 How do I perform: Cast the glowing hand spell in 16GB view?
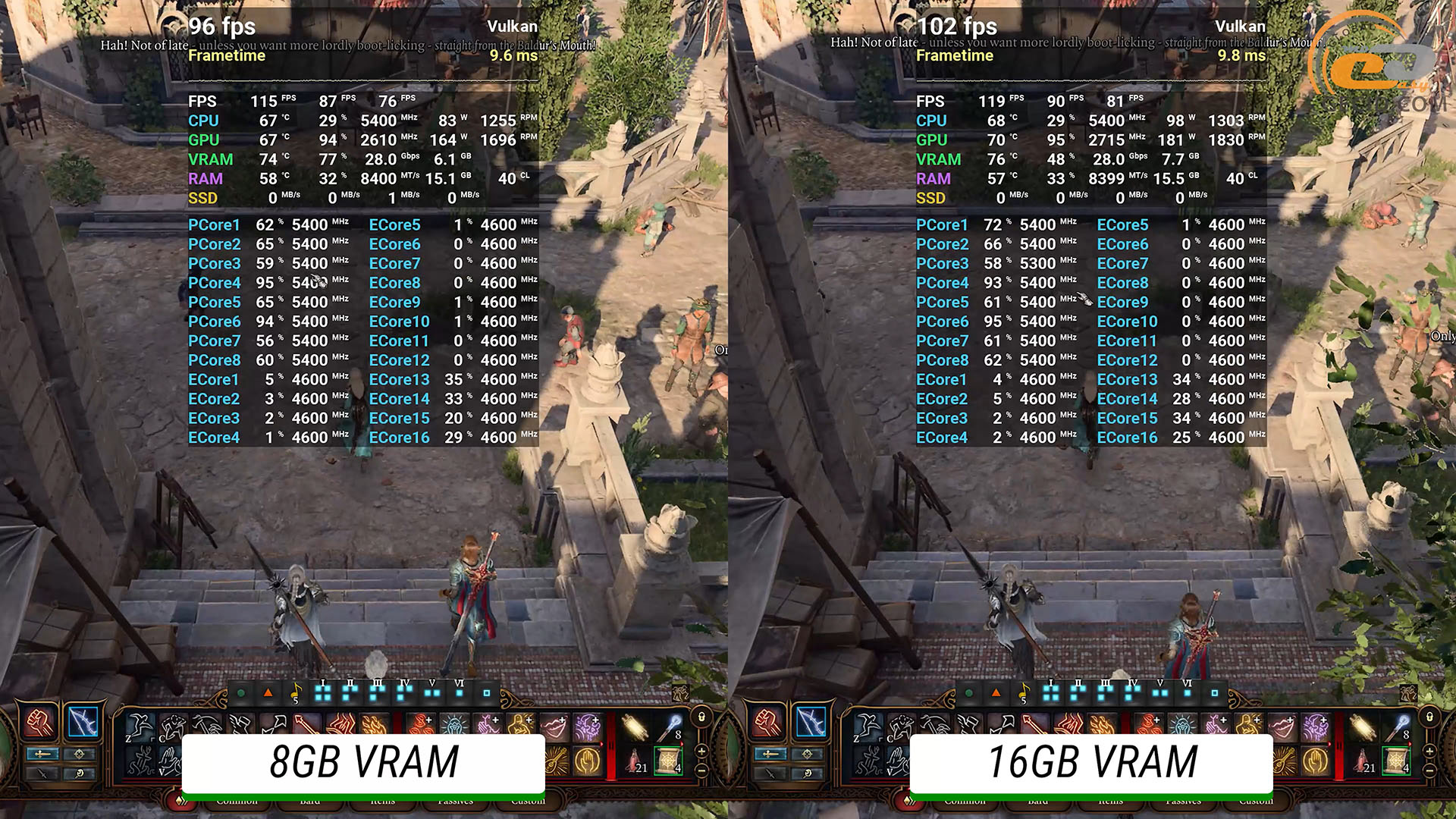click(1316, 761)
